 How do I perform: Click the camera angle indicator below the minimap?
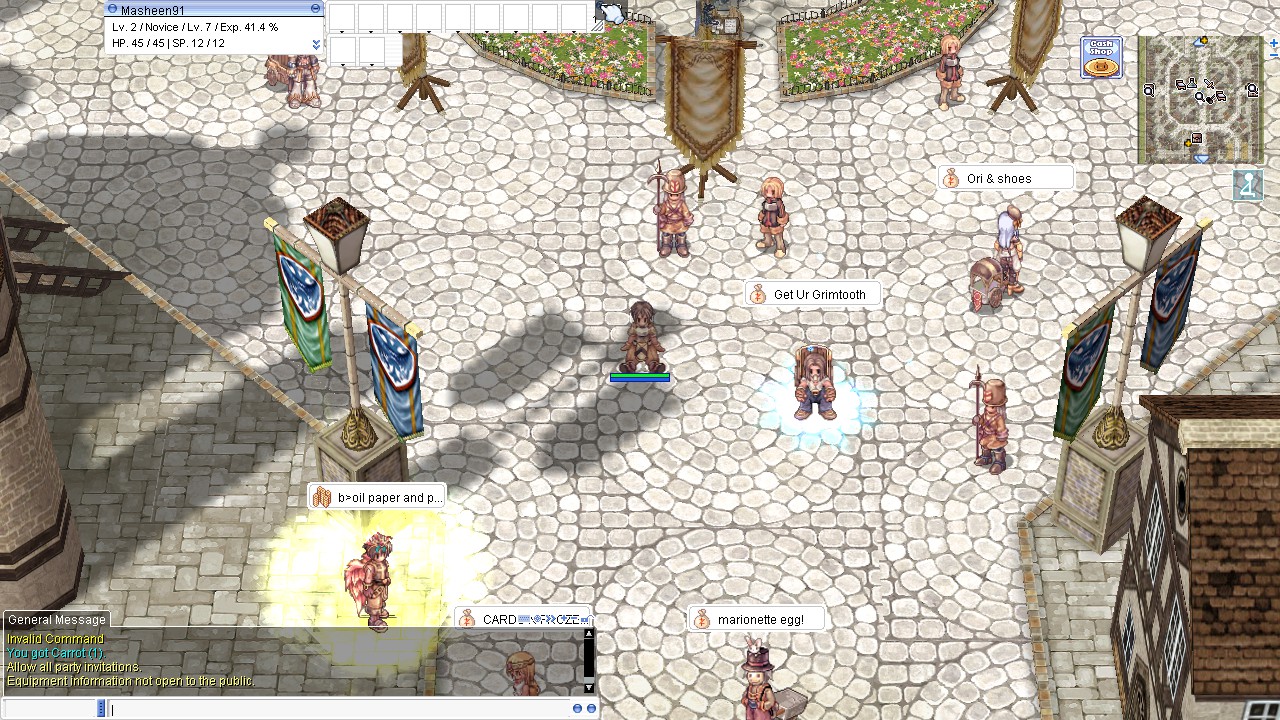pyautogui.click(x=1247, y=185)
